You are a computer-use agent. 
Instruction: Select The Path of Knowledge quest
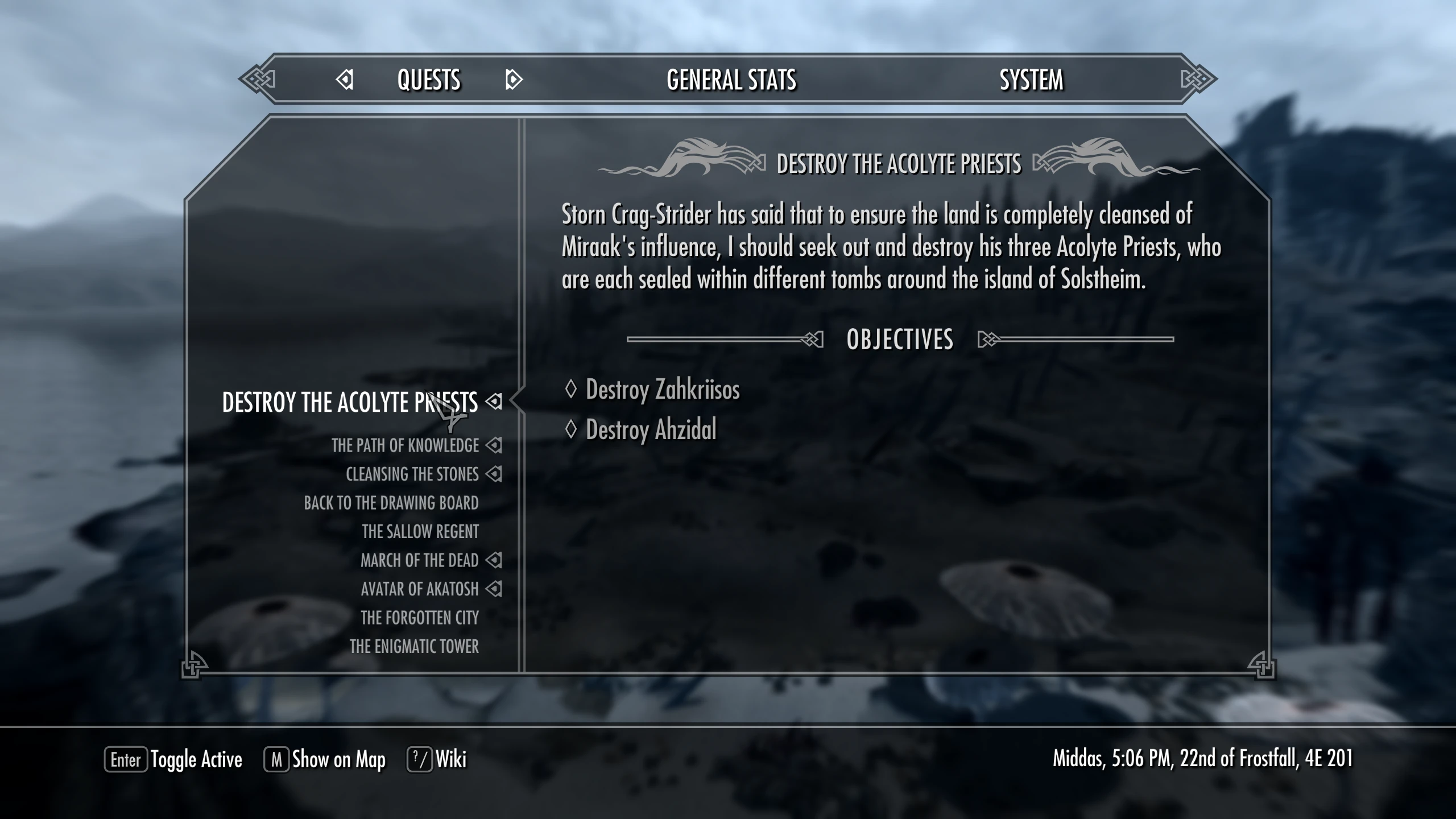coord(405,445)
